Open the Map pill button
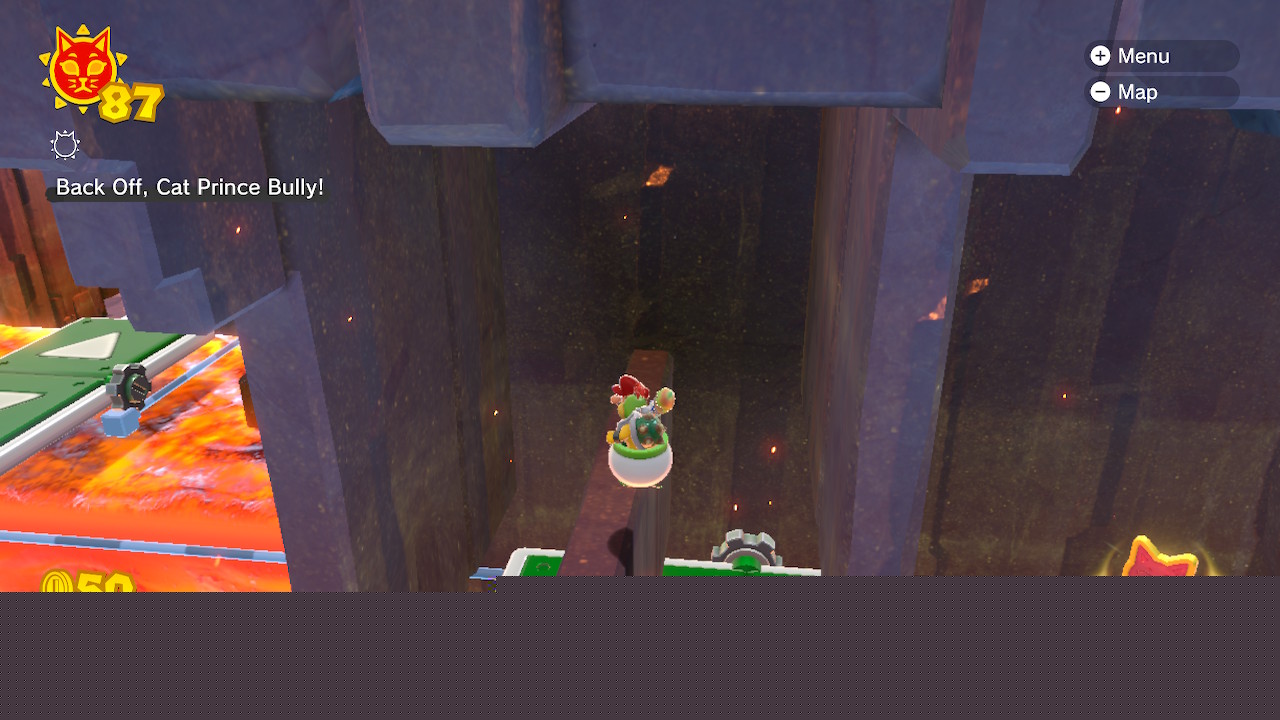The height and width of the screenshot is (720, 1280). pos(1161,92)
